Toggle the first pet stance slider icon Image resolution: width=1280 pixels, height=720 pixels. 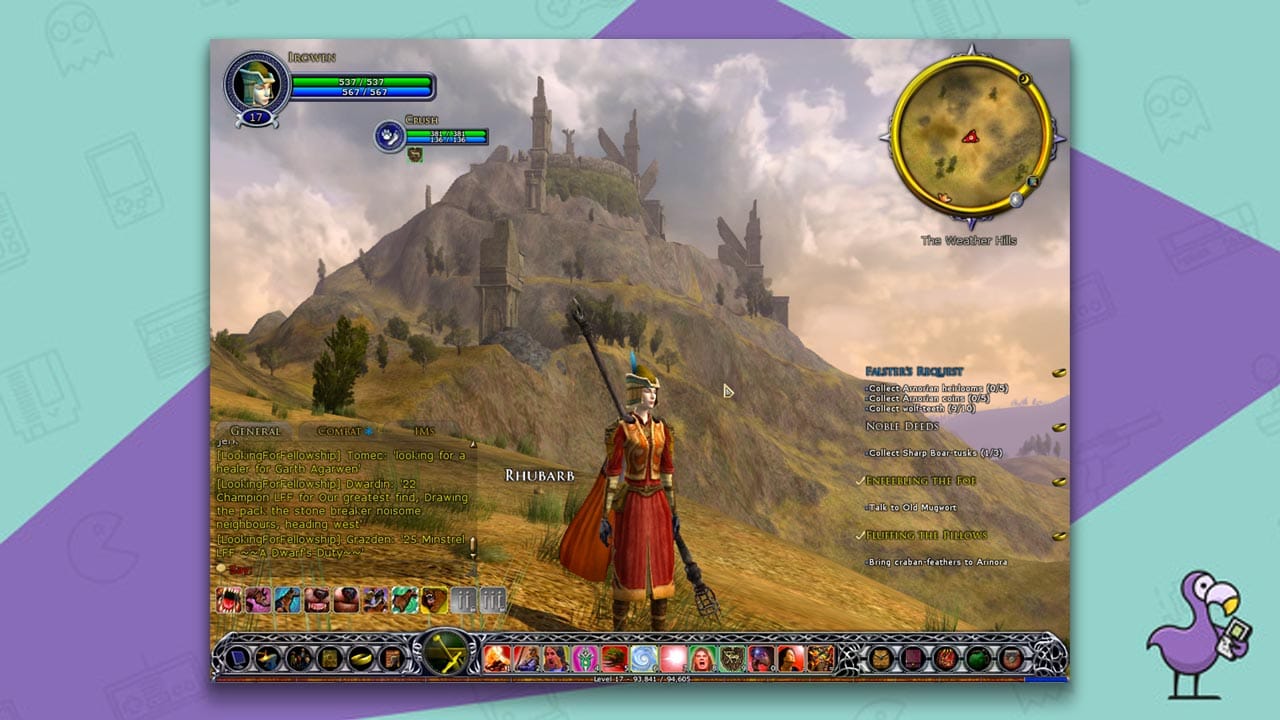(x=462, y=598)
